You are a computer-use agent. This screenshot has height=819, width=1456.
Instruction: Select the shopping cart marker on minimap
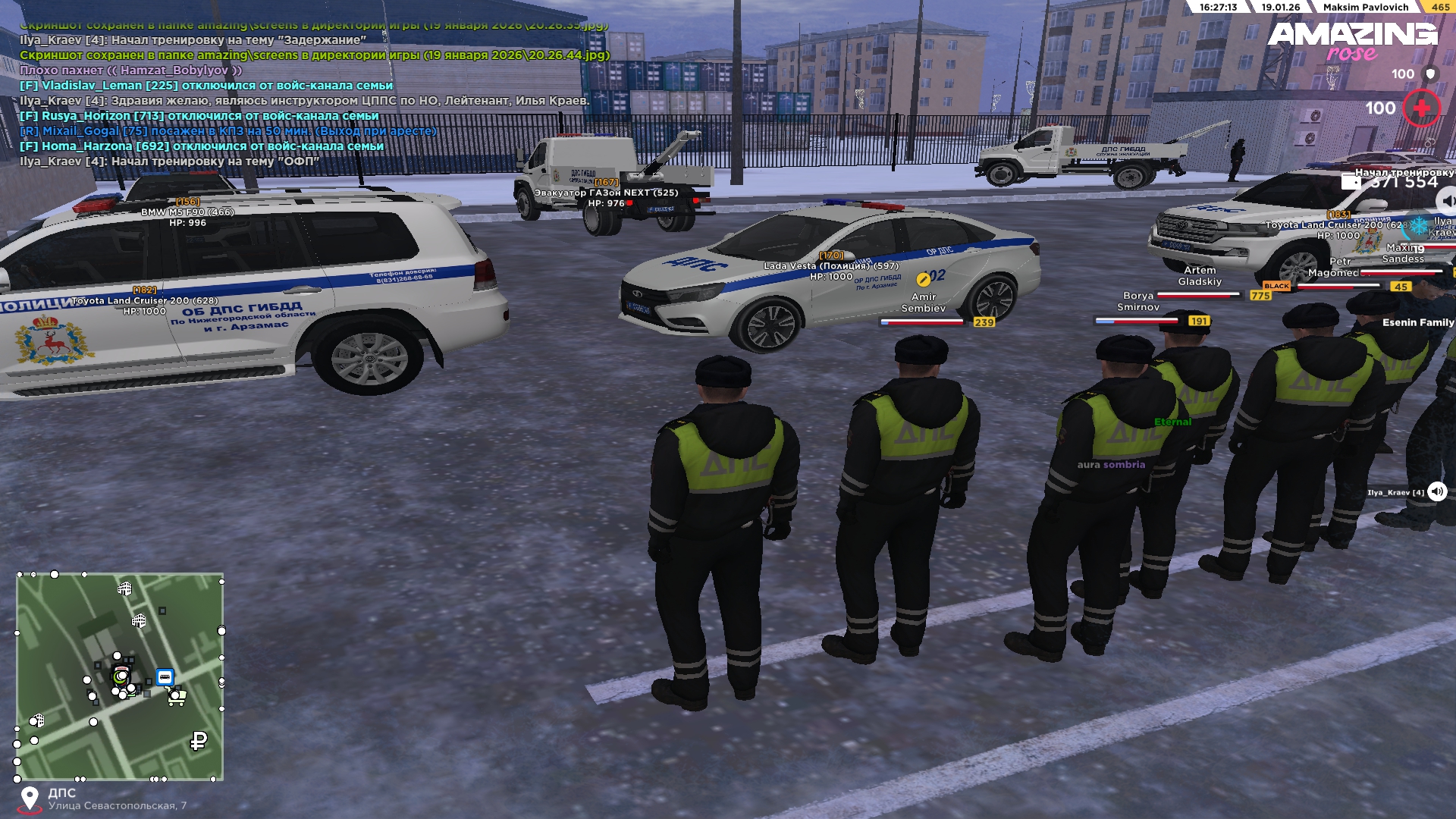point(177,696)
